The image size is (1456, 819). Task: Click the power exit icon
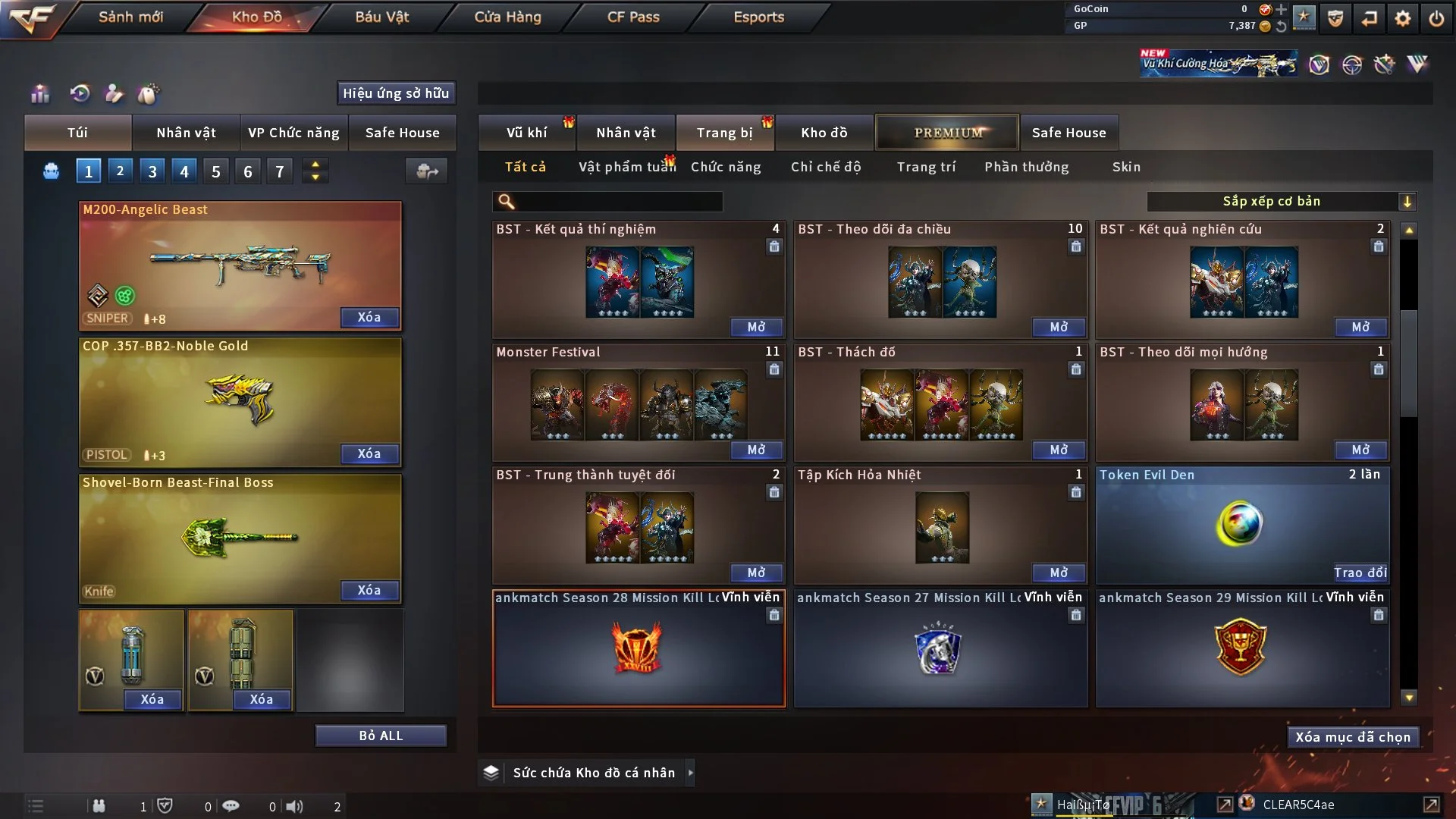1436,18
